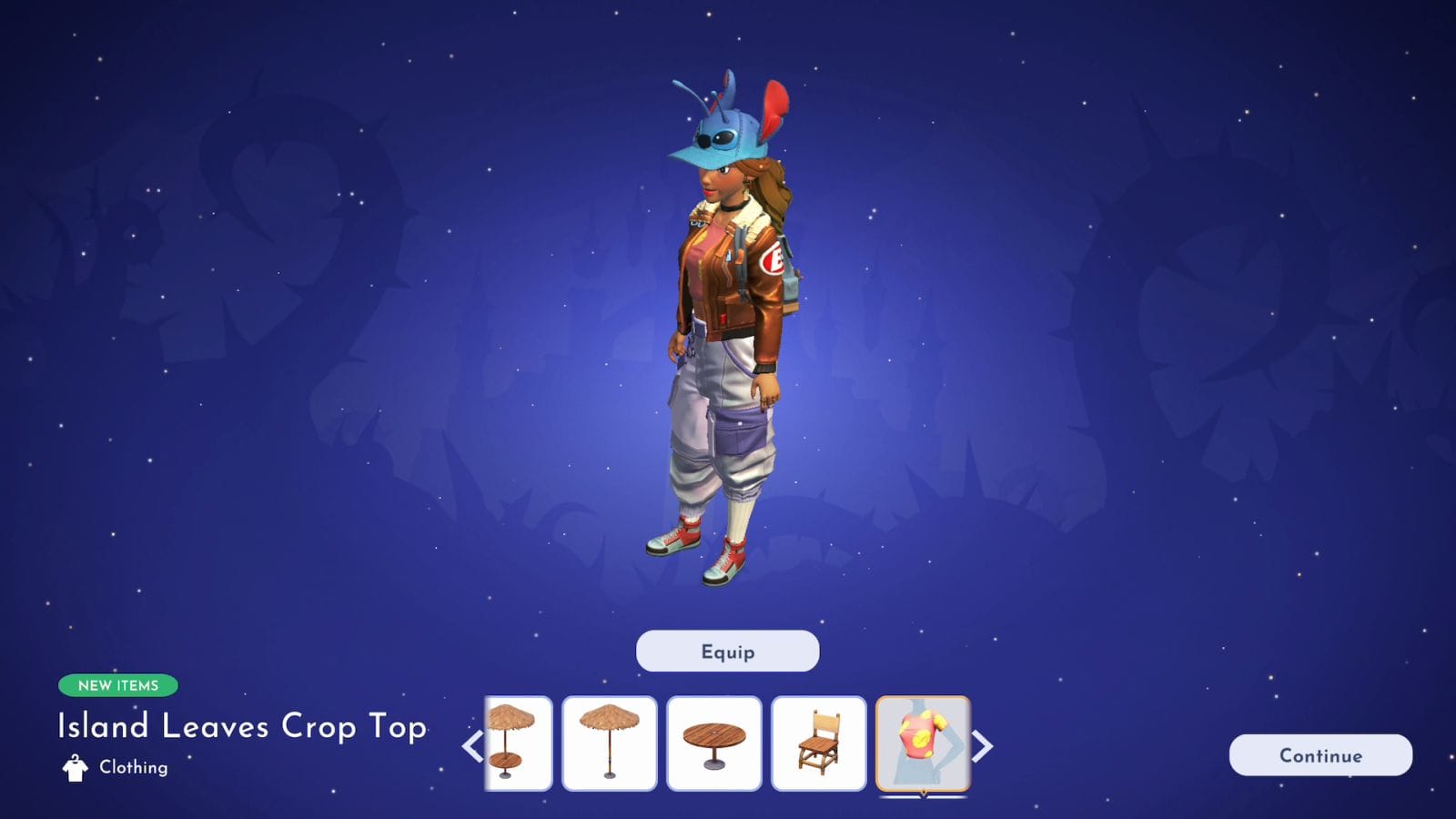Choose the wooden chair item thumbnail
This screenshot has height=819, width=1456.
818,743
